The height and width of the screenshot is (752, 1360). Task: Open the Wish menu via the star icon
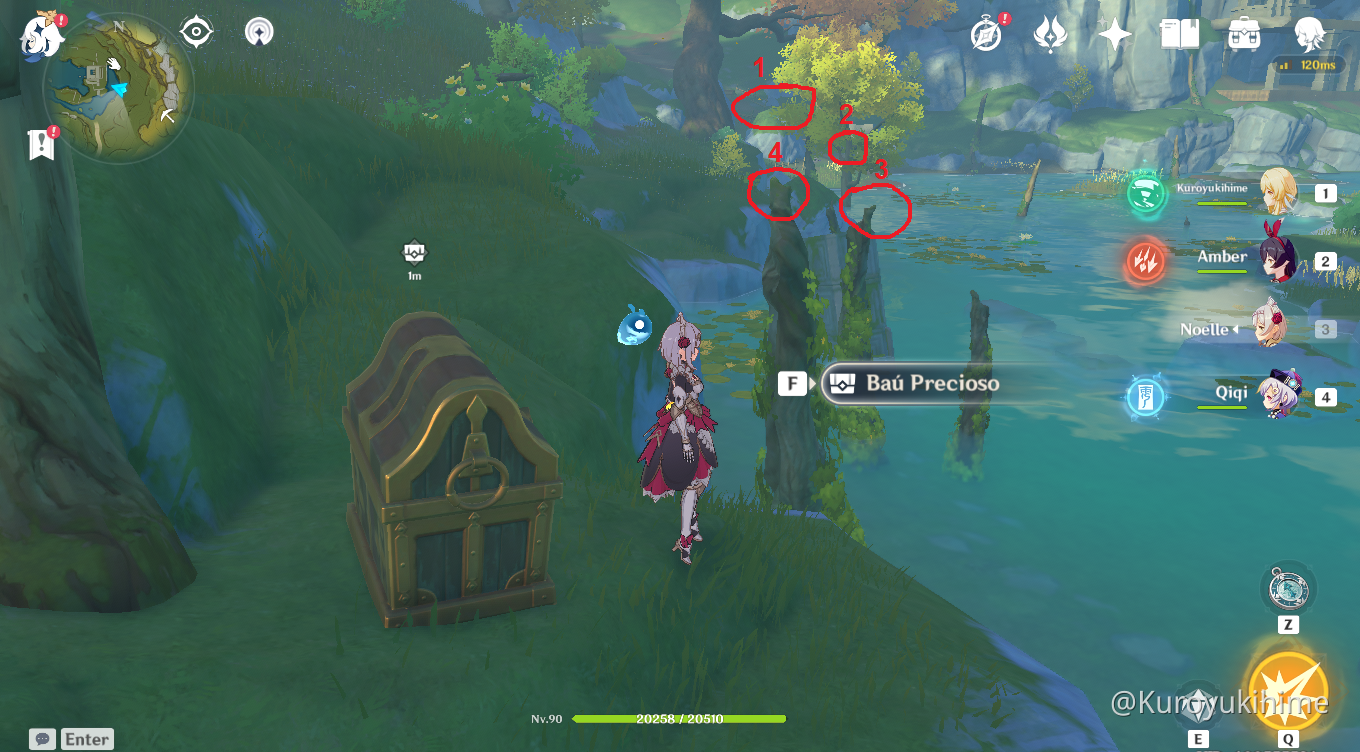pos(1113,32)
